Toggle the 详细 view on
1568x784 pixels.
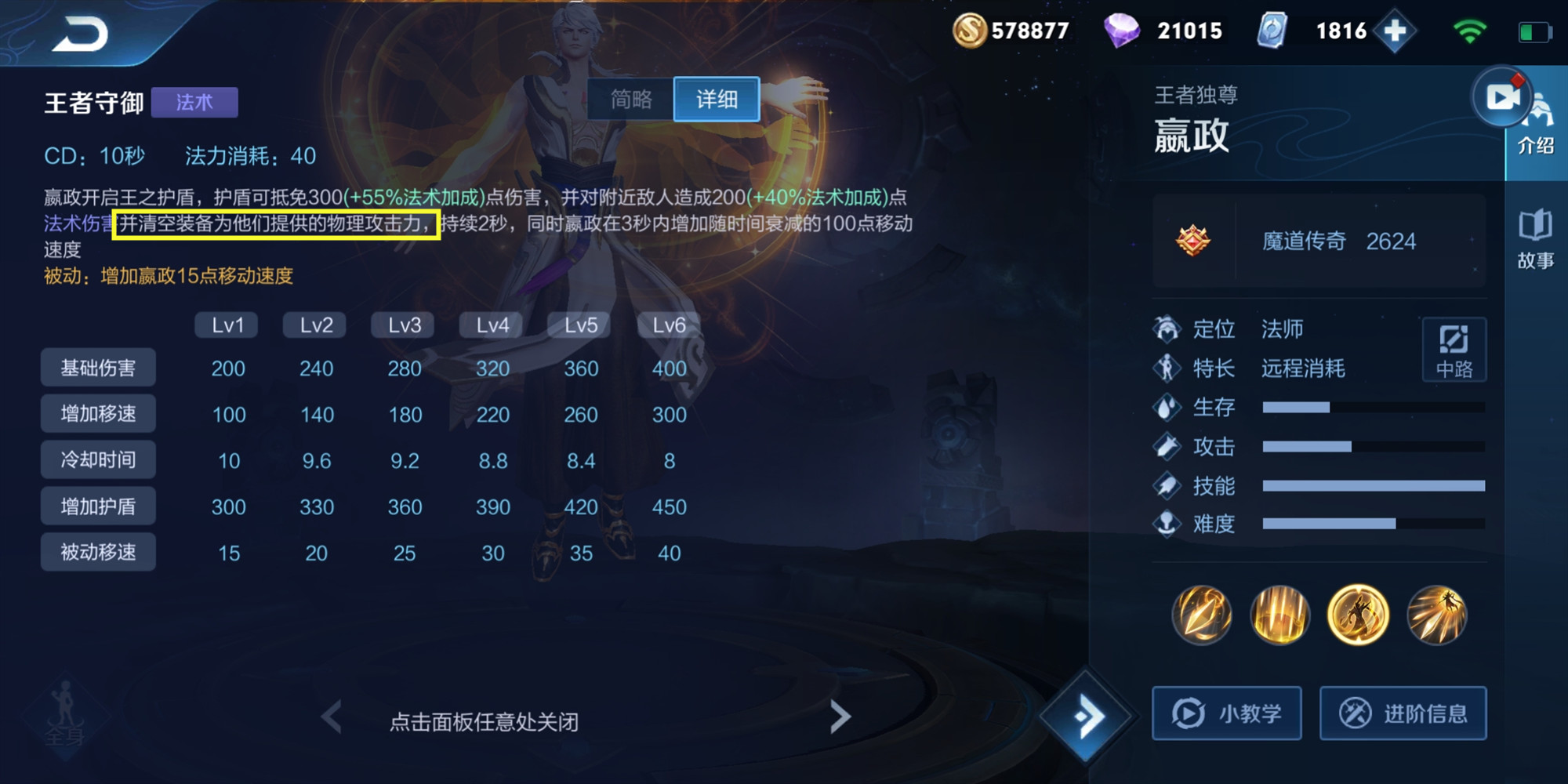pyautogui.click(x=716, y=100)
